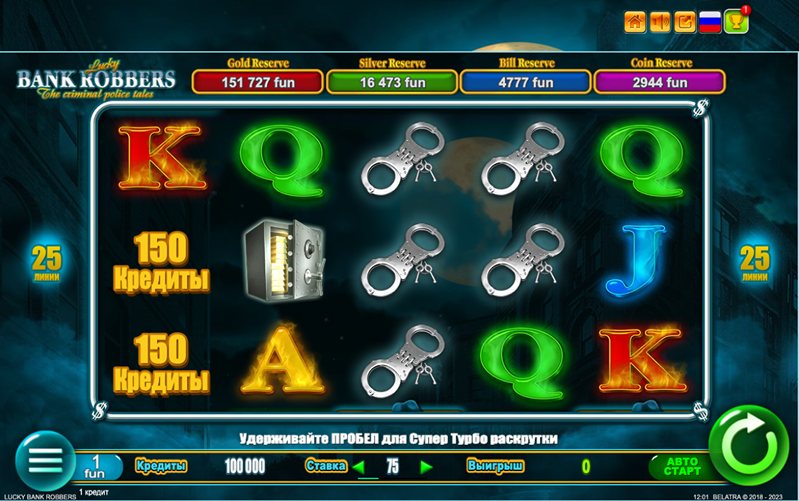Open the trophy achievements
The image size is (799, 501).
pos(735,21)
